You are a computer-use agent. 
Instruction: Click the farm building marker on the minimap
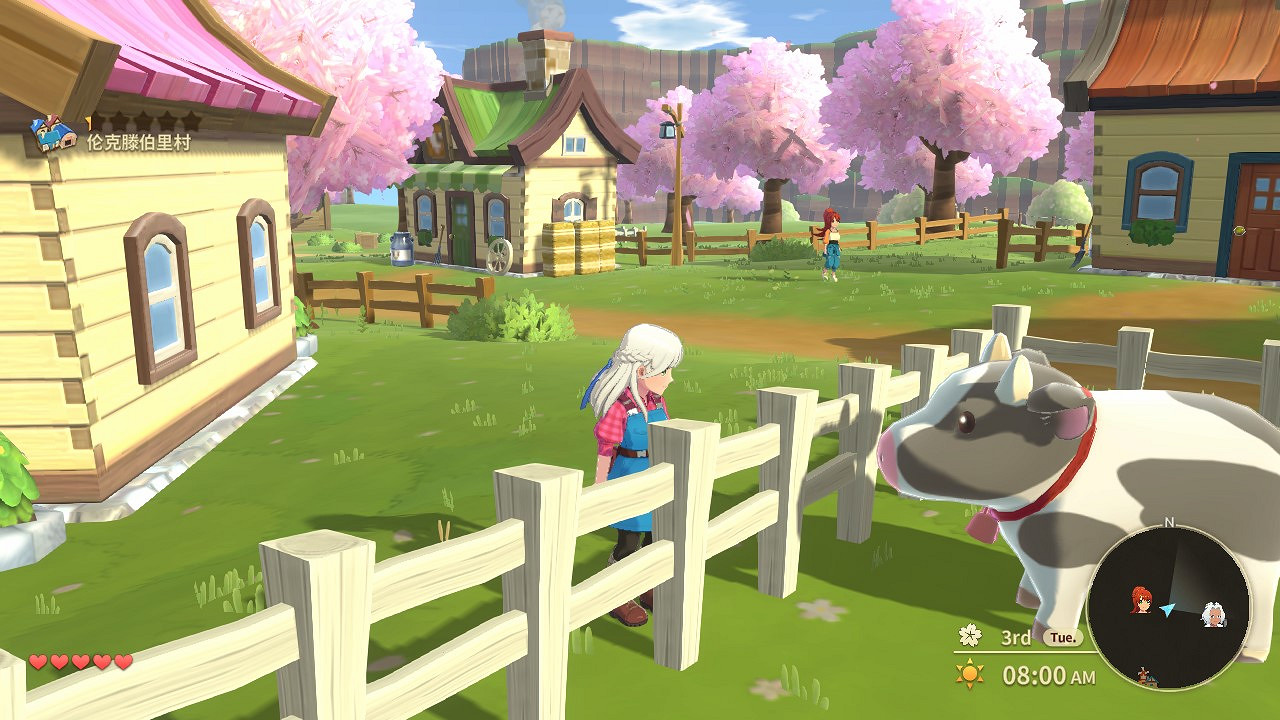(1147, 675)
